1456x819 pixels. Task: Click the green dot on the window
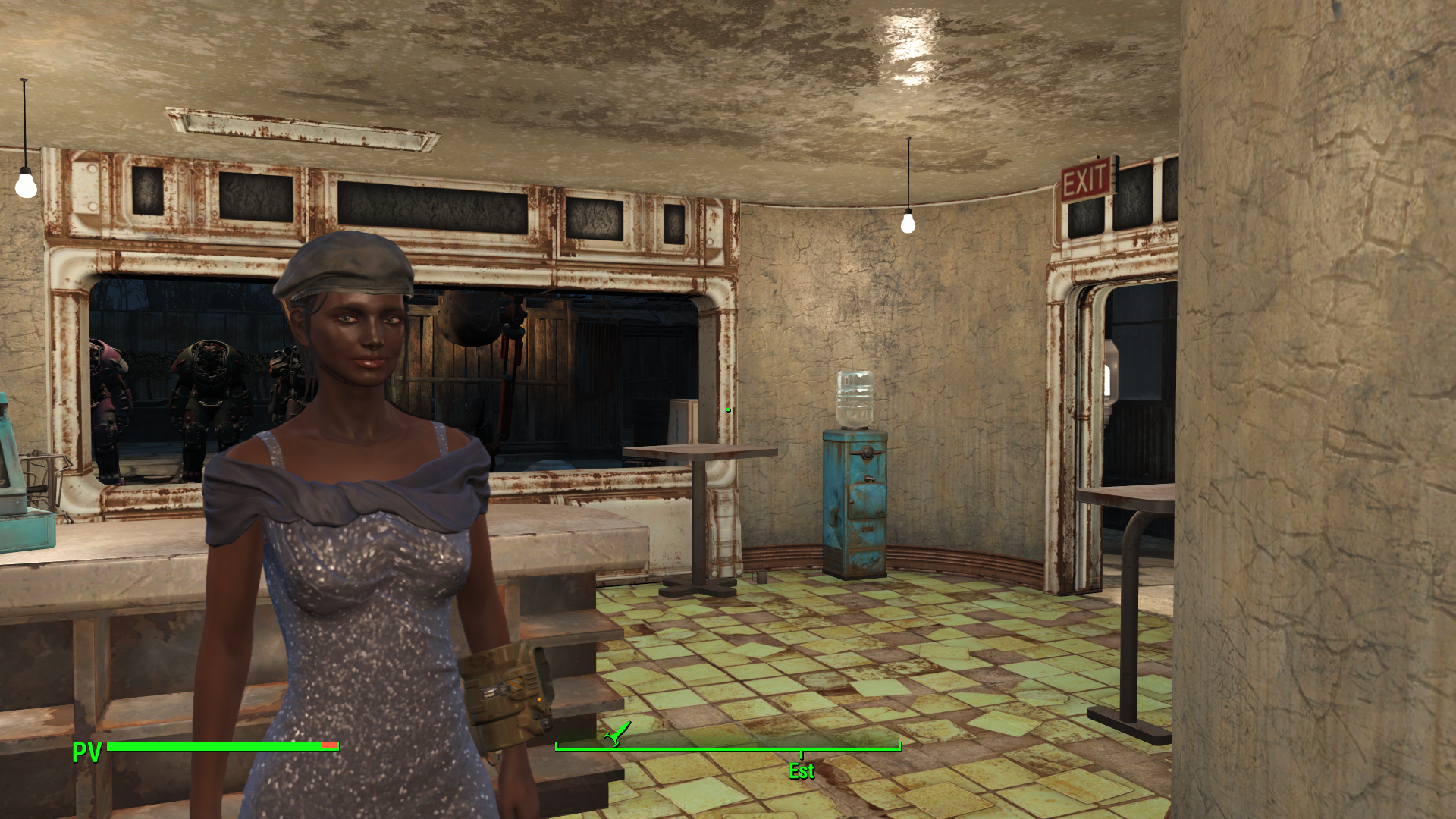(x=728, y=408)
